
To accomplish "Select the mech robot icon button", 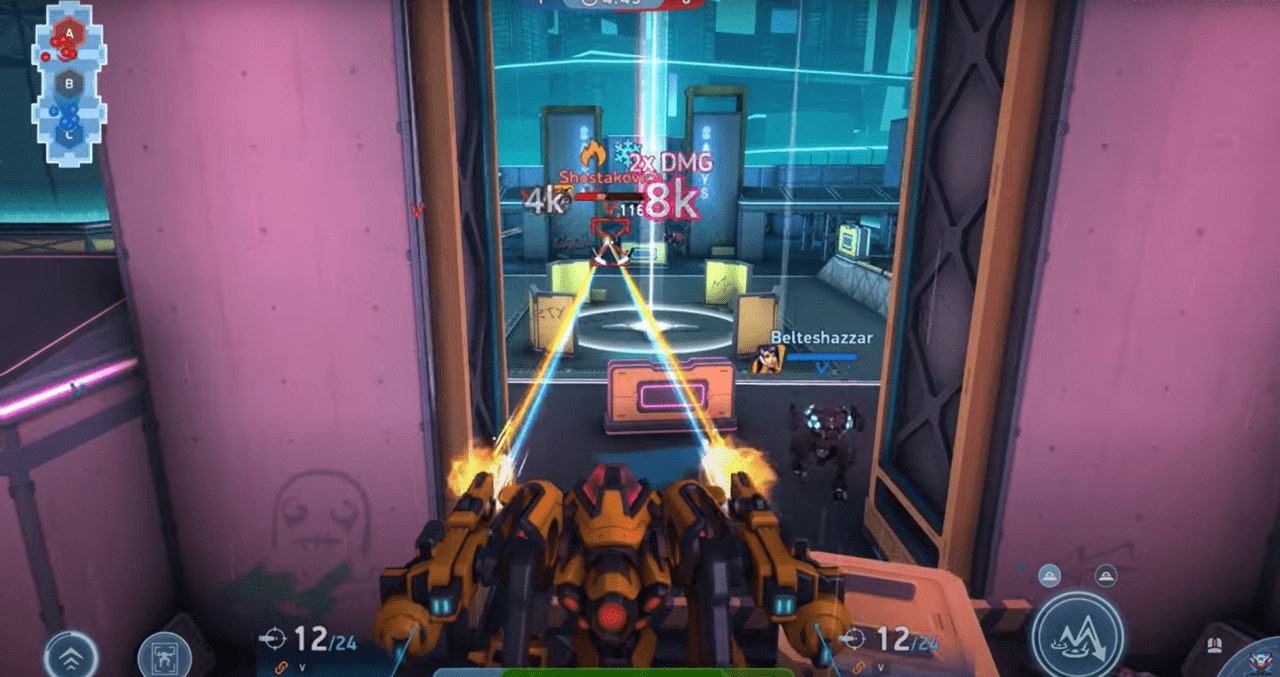I will 164,656.
